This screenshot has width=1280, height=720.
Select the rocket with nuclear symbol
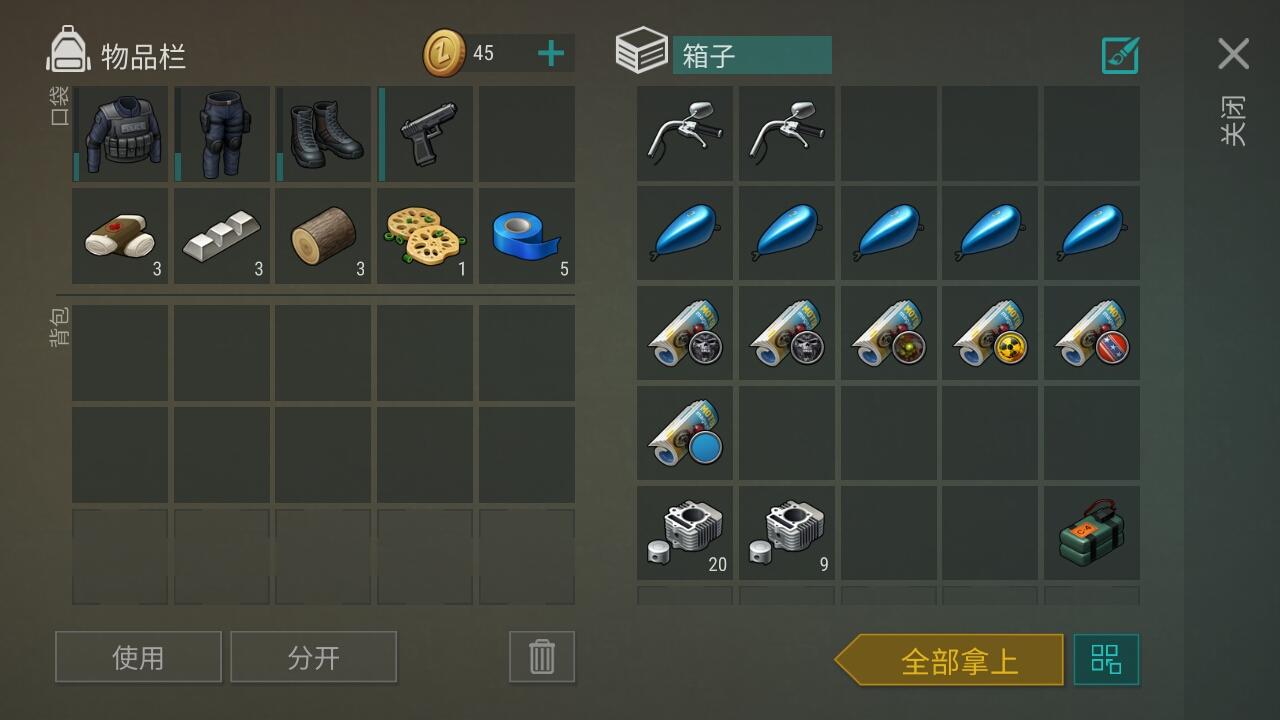(x=990, y=332)
